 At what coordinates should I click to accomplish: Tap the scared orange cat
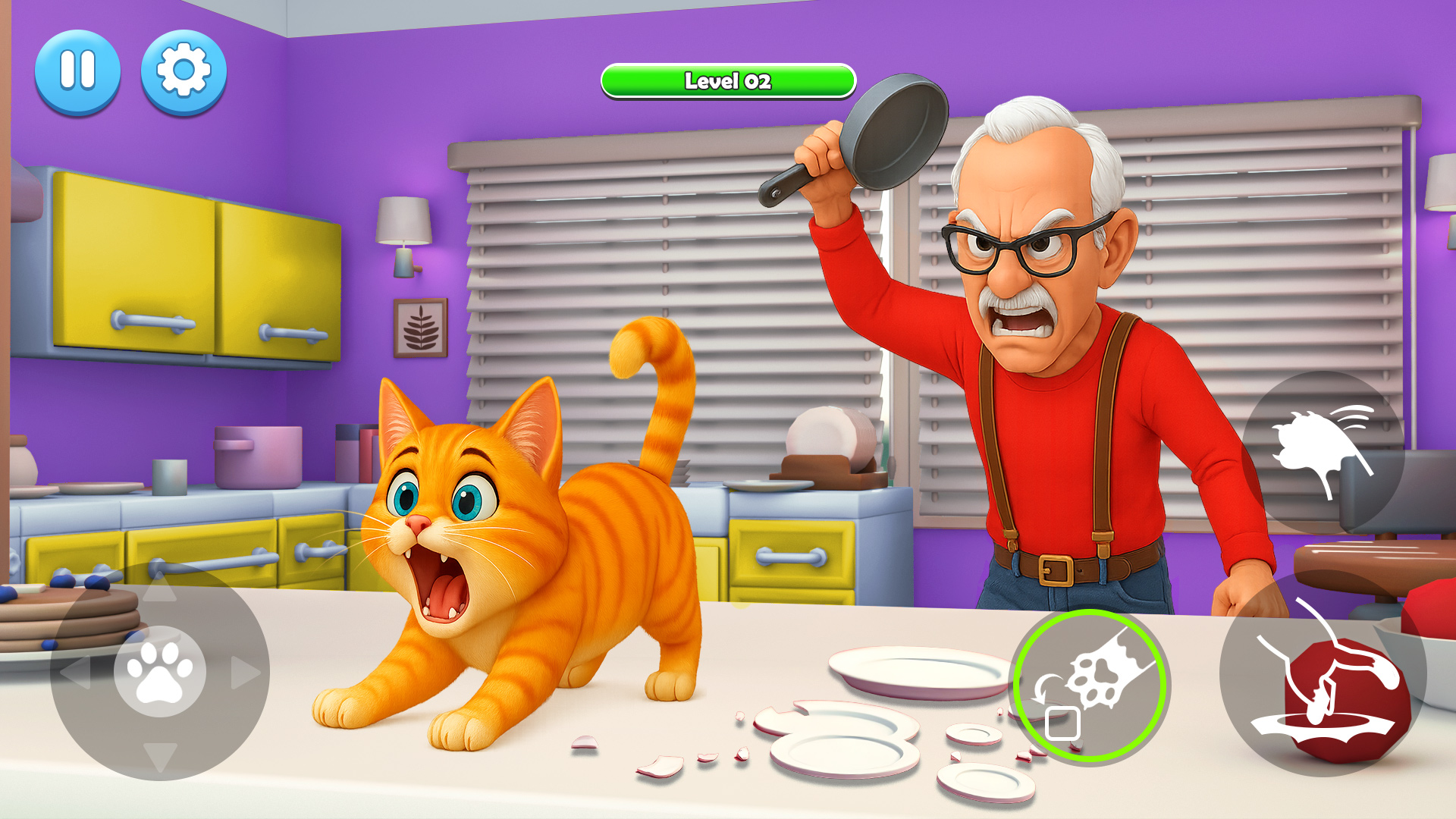[x=485, y=546]
